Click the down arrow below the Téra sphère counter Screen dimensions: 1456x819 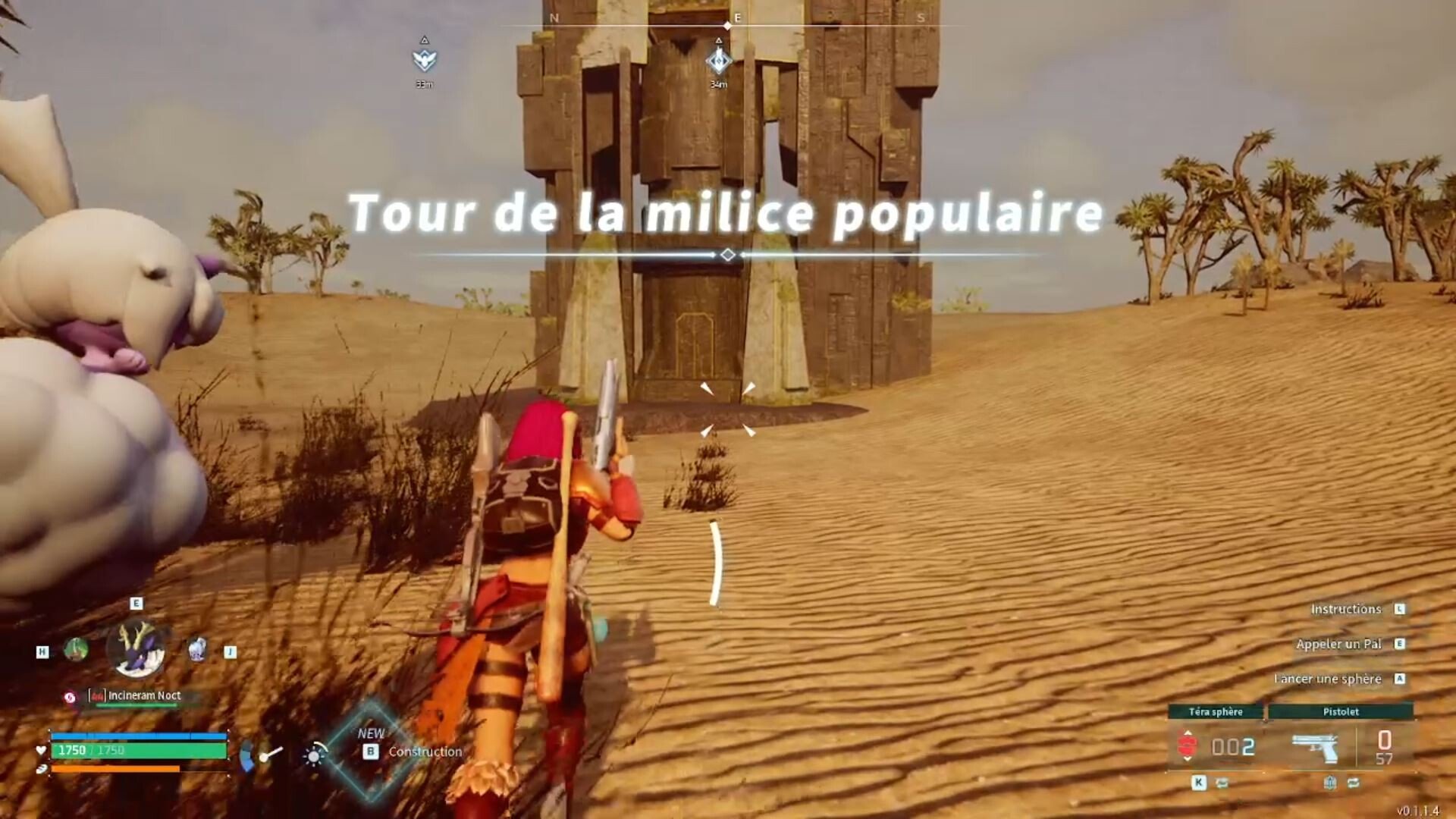coord(1186,760)
